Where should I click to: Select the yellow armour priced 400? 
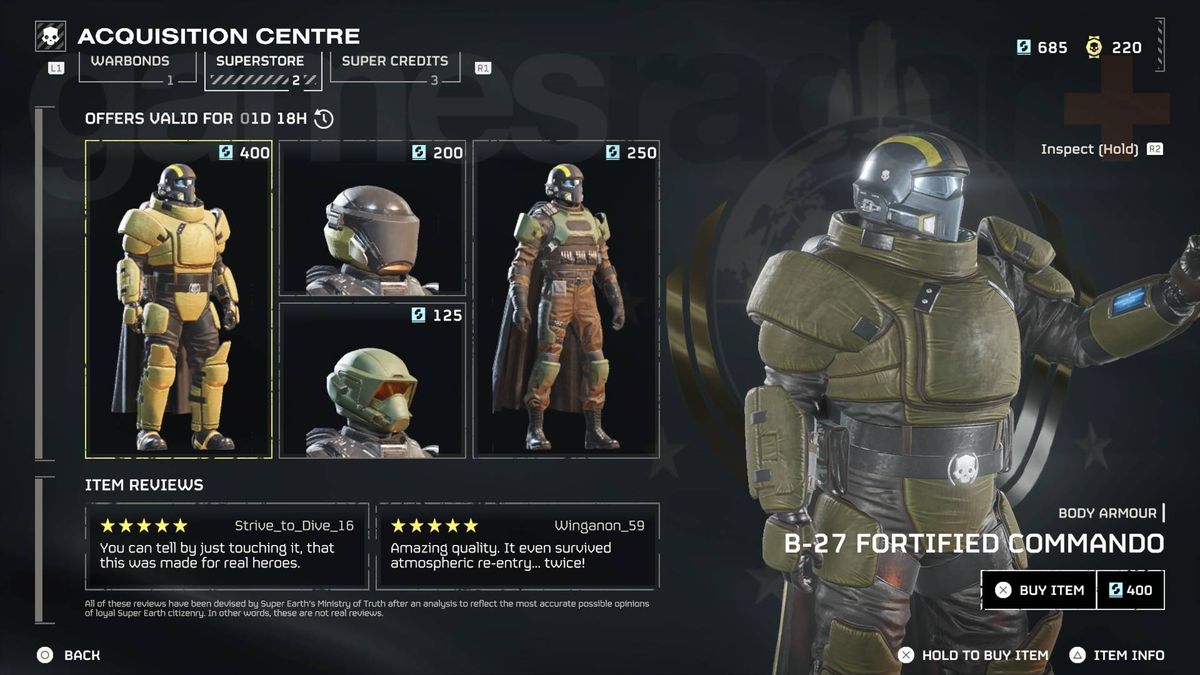(179, 298)
